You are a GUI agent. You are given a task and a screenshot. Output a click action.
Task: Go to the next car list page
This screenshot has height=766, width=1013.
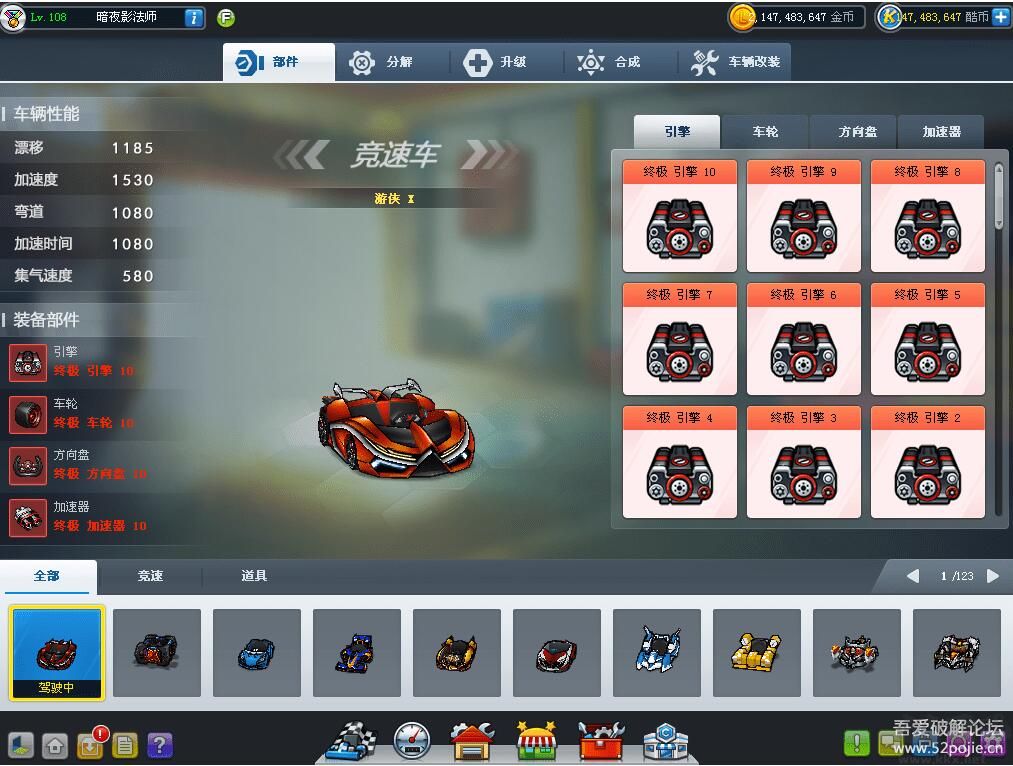992,576
